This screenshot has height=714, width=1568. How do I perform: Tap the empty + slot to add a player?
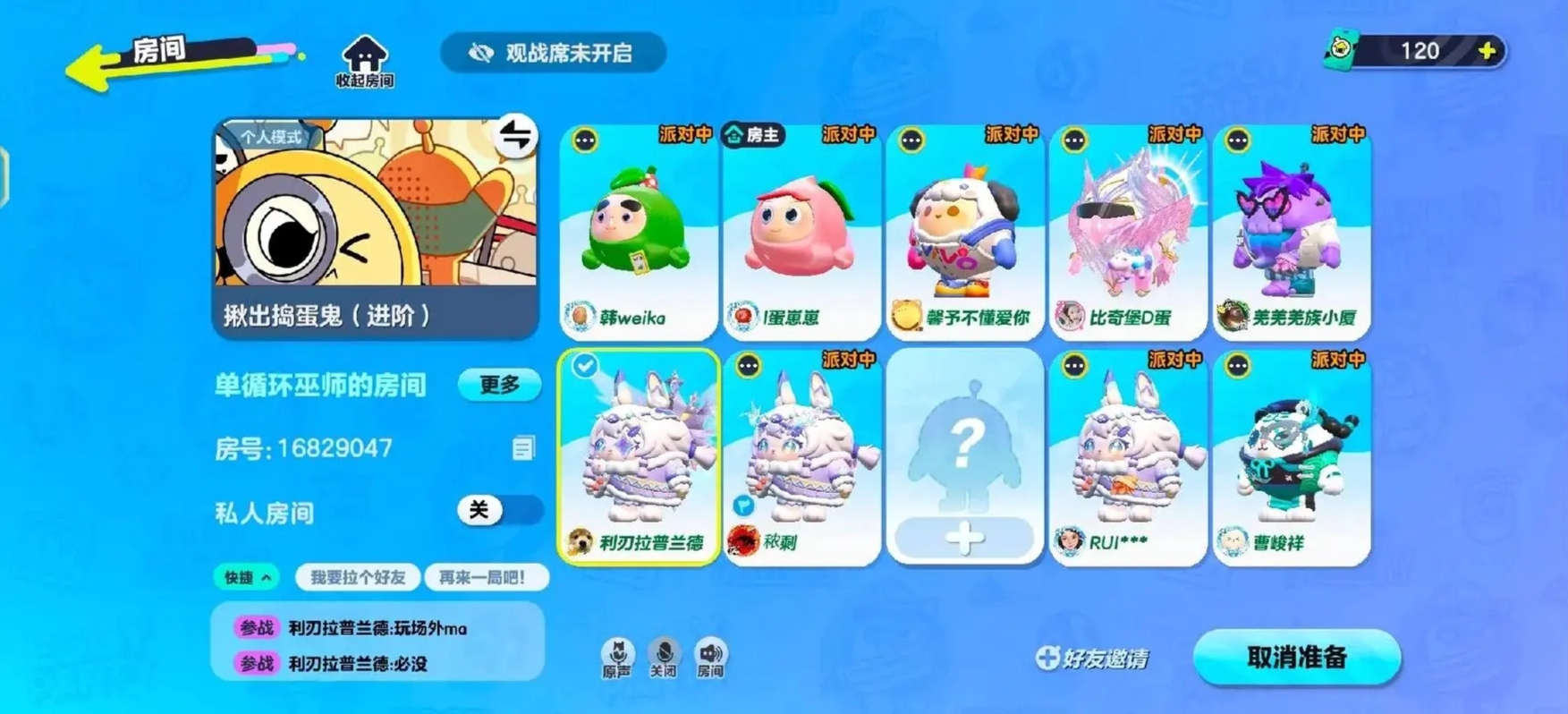tap(964, 537)
